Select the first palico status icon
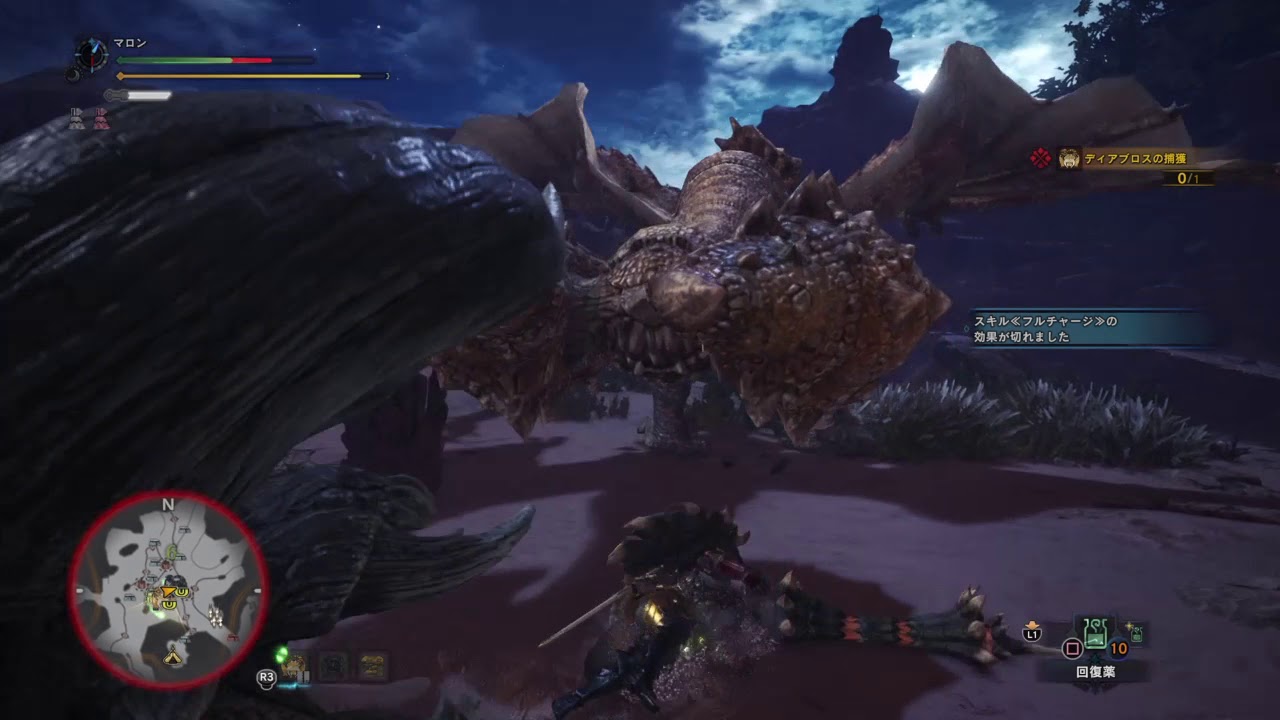The image size is (1280, 720). (77, 117)
